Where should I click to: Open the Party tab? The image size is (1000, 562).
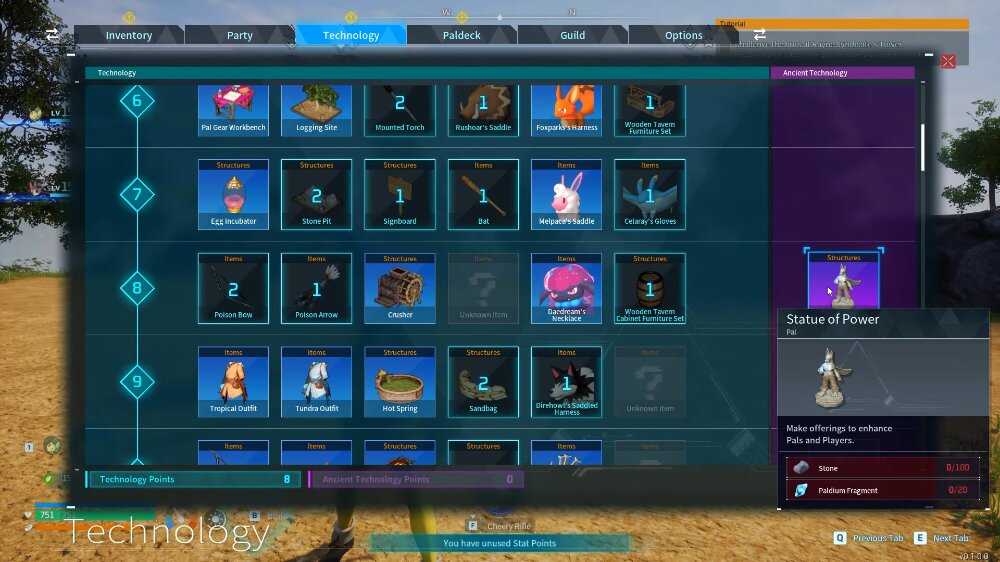click(x=240, y=35)
